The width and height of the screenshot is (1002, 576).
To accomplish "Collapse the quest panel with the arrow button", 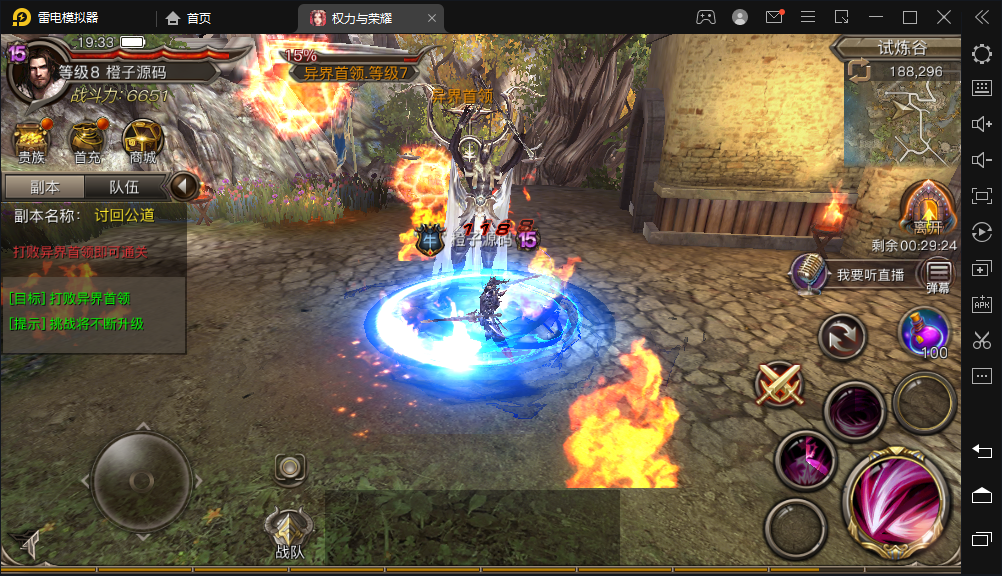I will click(183, 187).
